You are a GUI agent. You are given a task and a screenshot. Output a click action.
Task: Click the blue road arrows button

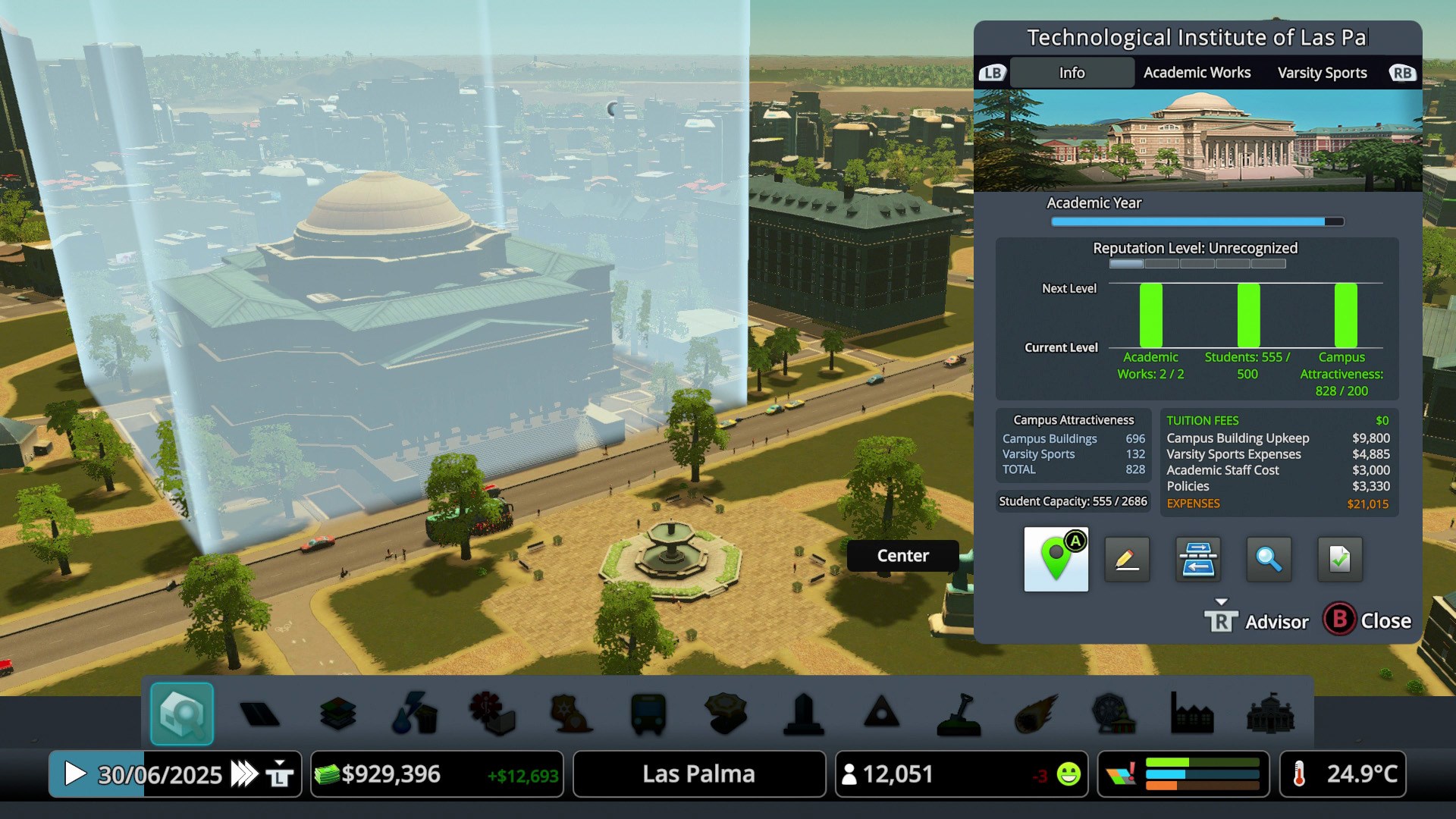click(1198, 560)
